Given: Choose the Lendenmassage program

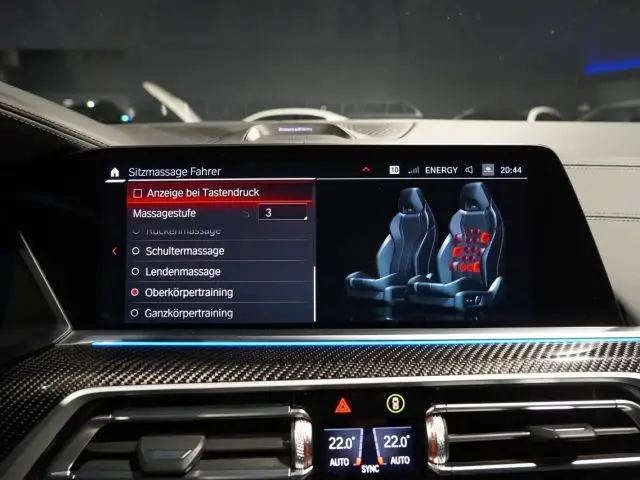Looking at the screenshot, I should coord(183,271).
